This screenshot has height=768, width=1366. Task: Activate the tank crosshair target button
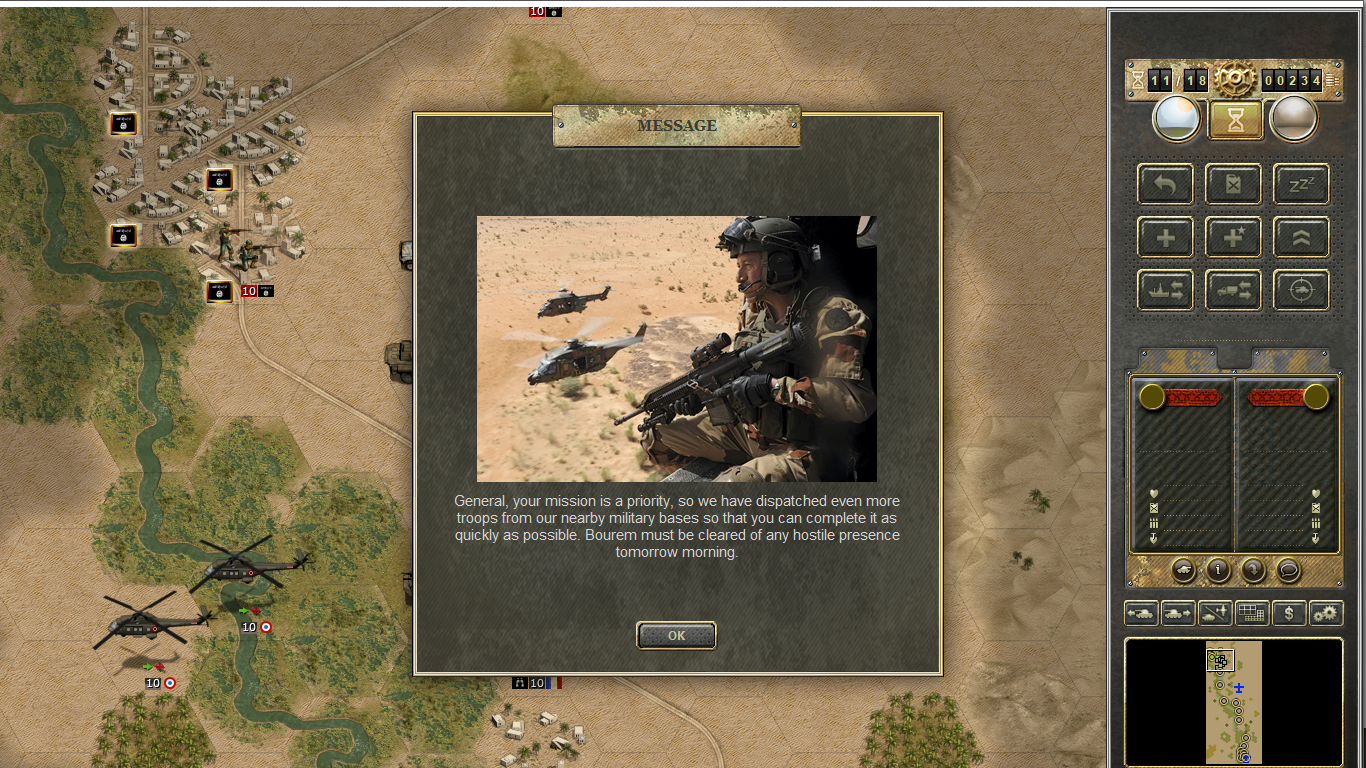point(1301,291)
